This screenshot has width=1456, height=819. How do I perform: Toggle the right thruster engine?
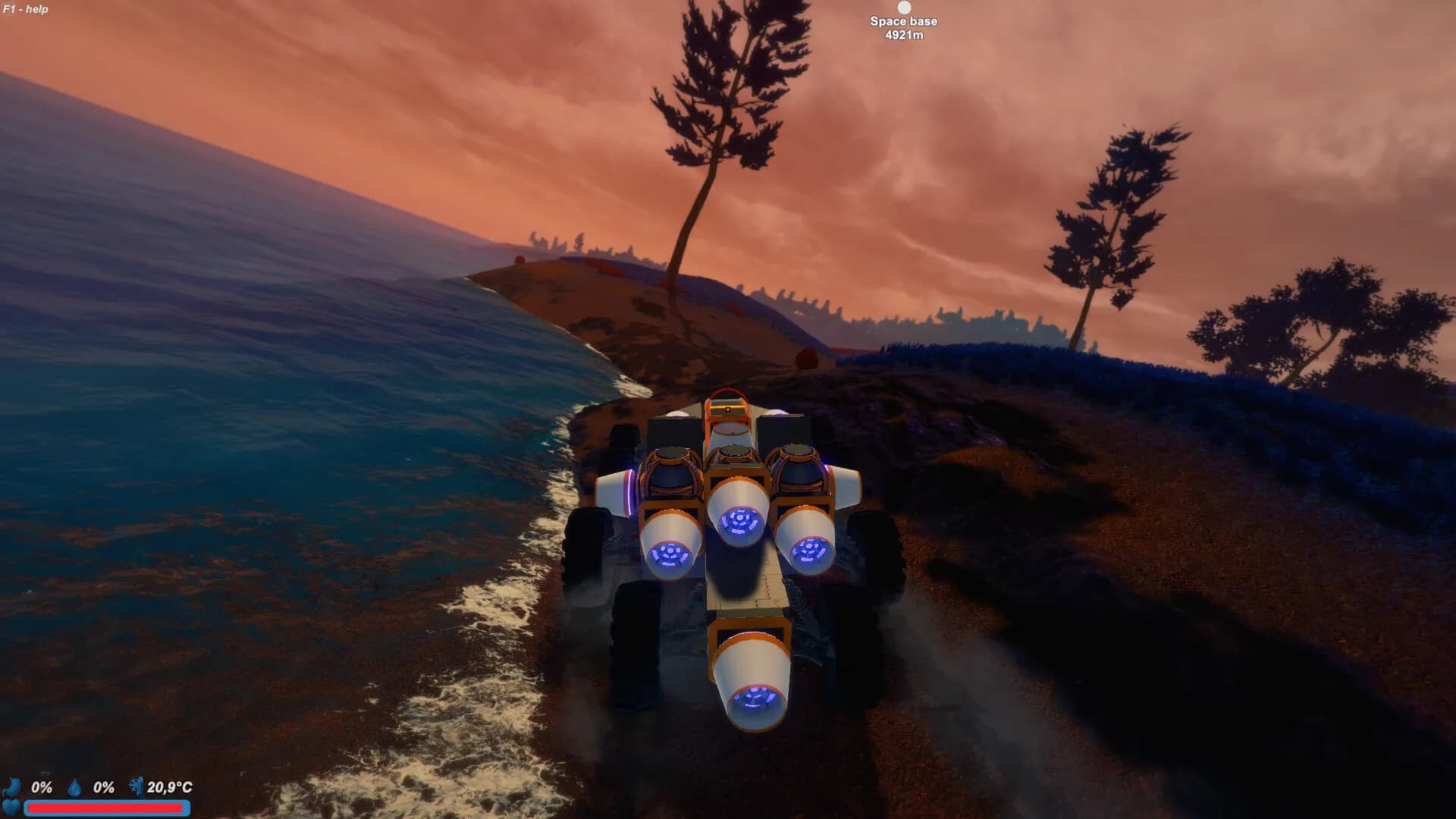pos(811,551)
